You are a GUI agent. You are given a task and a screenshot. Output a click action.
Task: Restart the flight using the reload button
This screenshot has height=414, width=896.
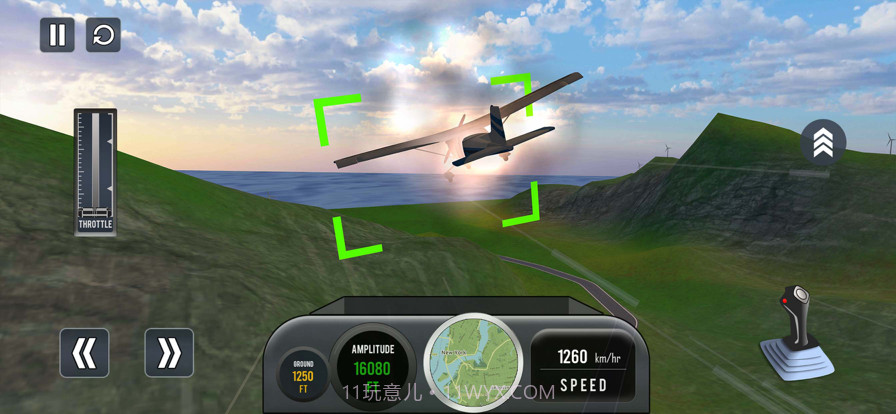pyautogui.click(x=103, y=35)
